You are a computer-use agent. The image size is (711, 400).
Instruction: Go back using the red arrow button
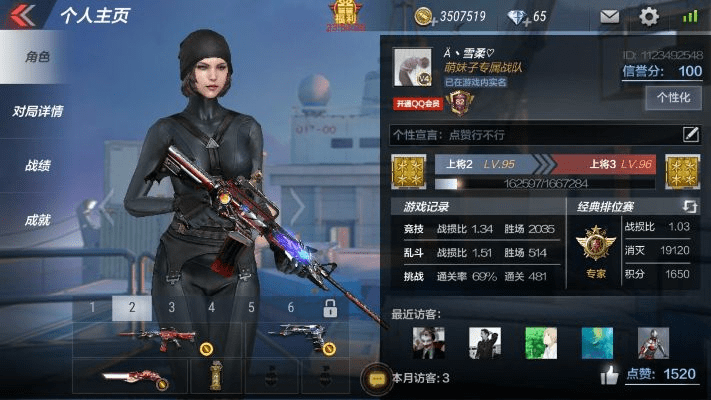[22, 15]
